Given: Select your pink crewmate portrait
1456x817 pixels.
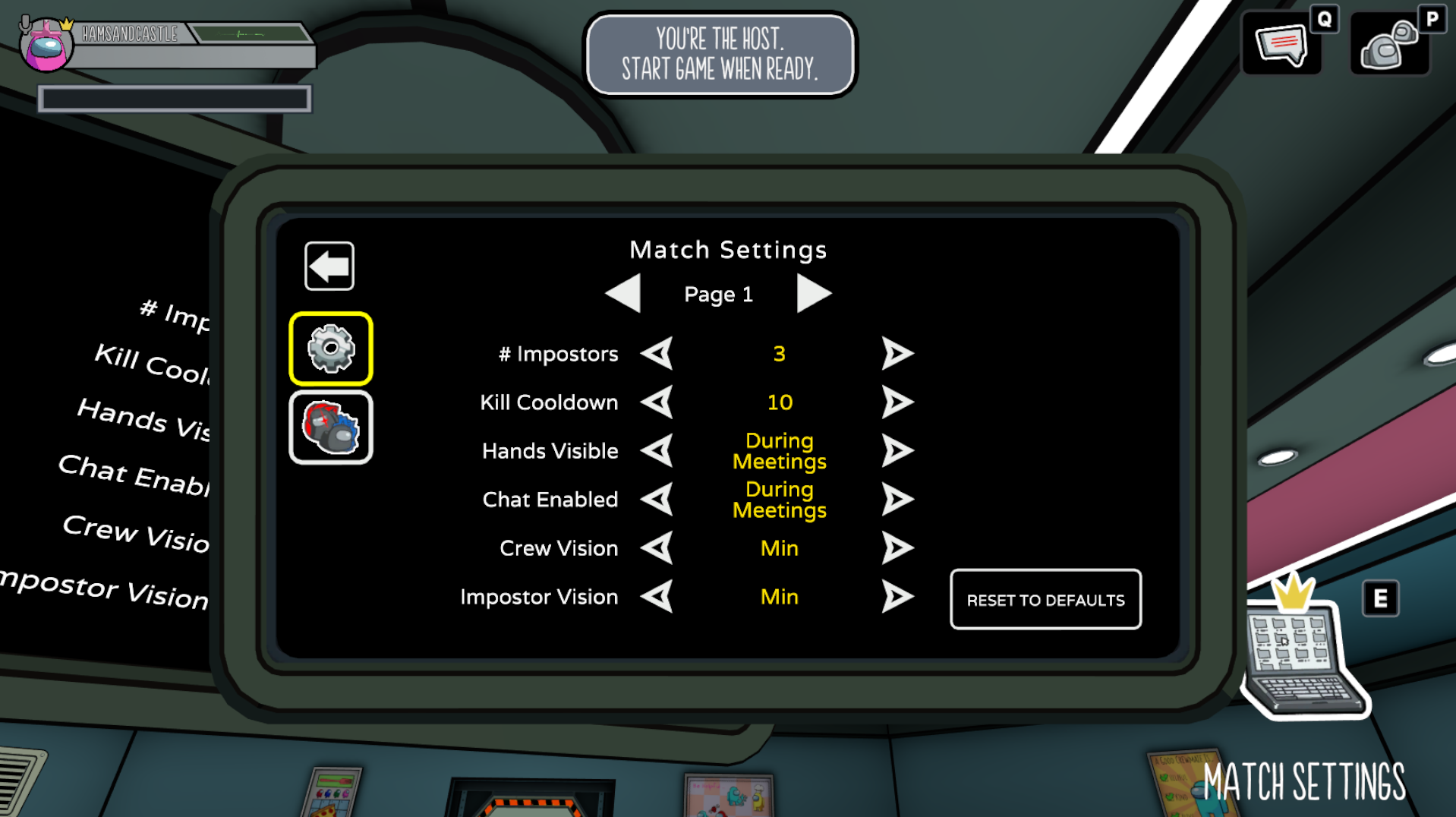Looking at the screenshot, I should [x=47, y=46].
